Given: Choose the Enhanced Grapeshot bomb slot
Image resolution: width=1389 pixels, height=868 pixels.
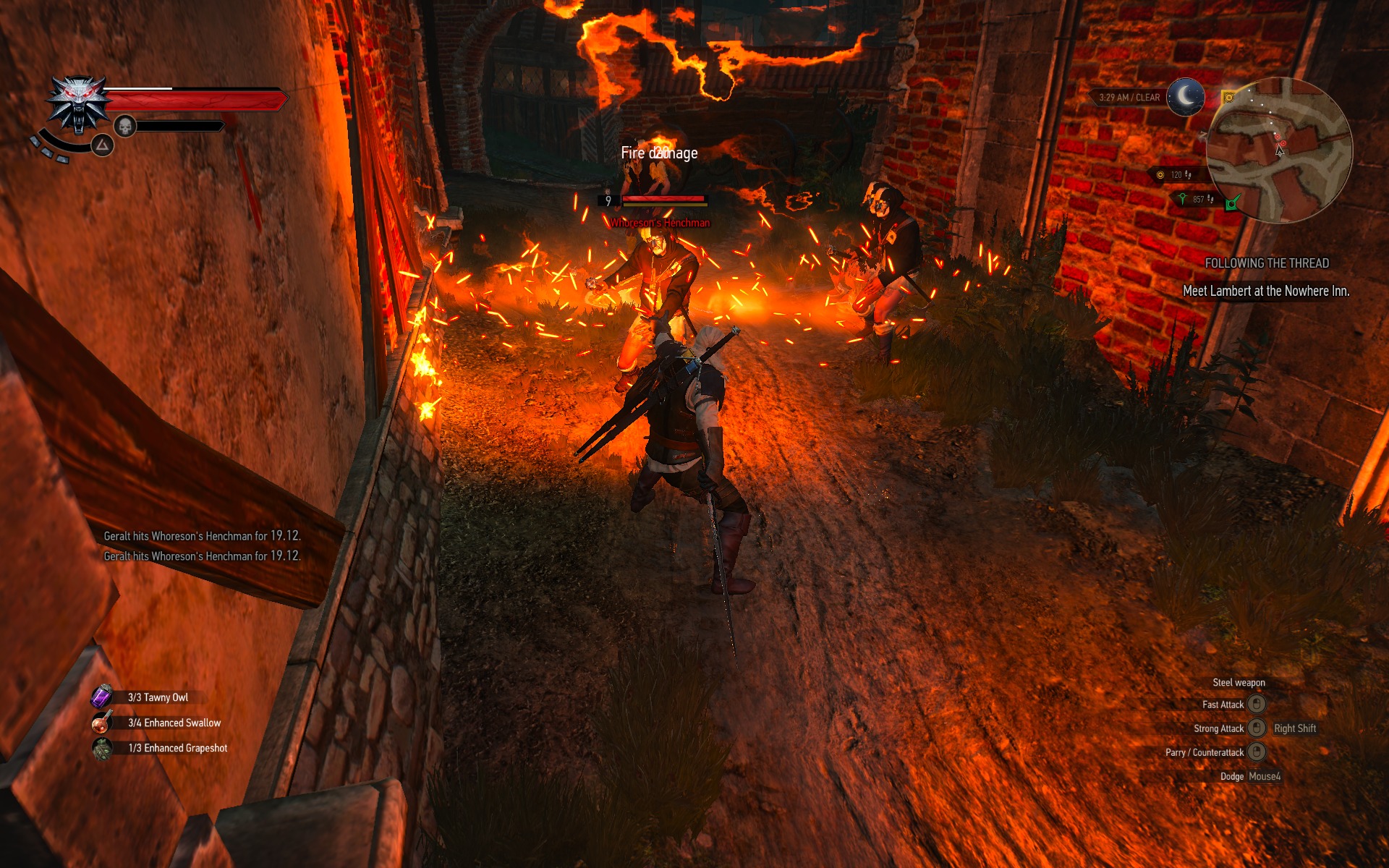Looking at the screenshot, I should pyautogui.click(x=102, y=748).
